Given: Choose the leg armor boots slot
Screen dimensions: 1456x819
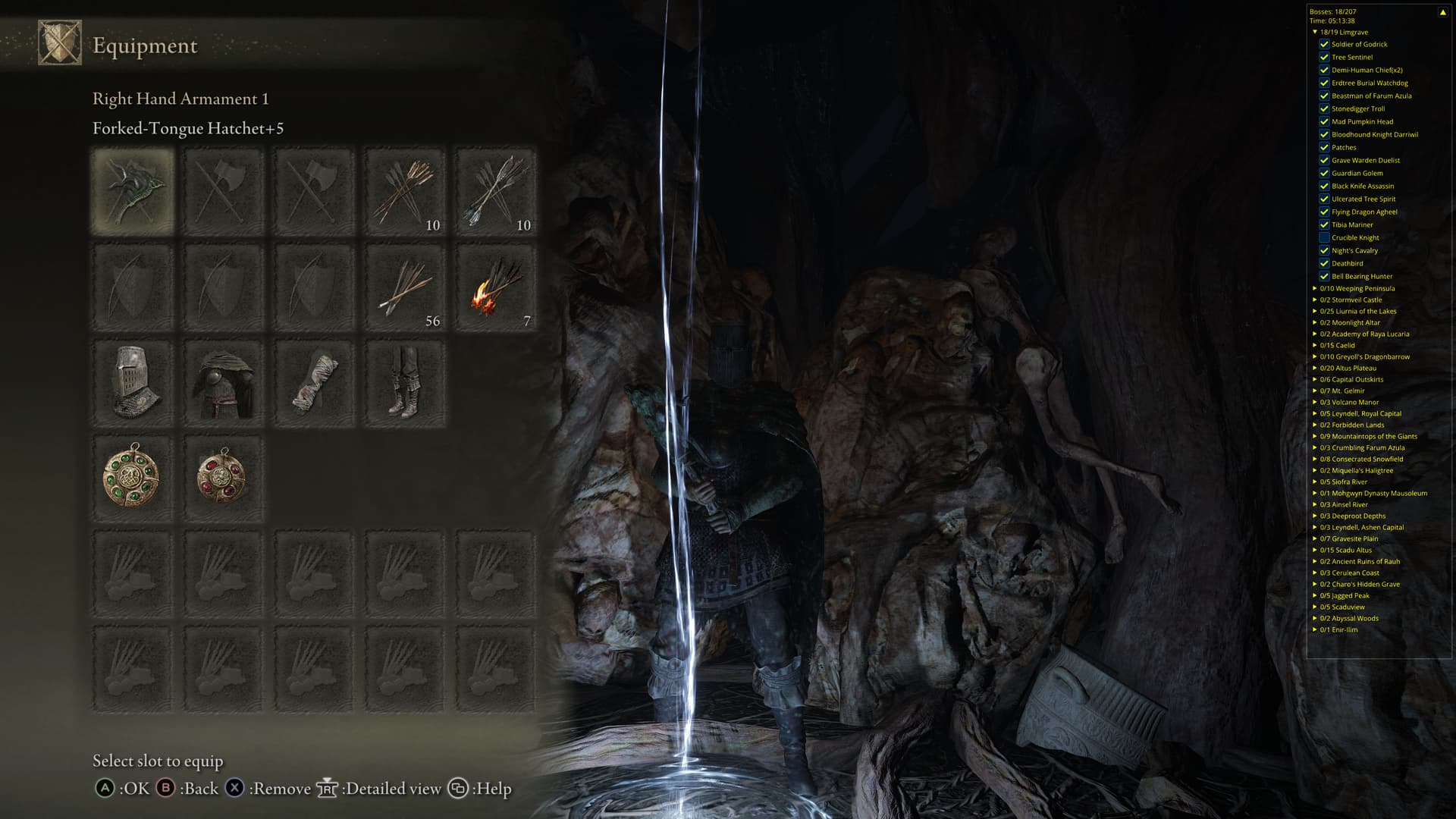Looking at the screenshot, I should tap(405, 383).
